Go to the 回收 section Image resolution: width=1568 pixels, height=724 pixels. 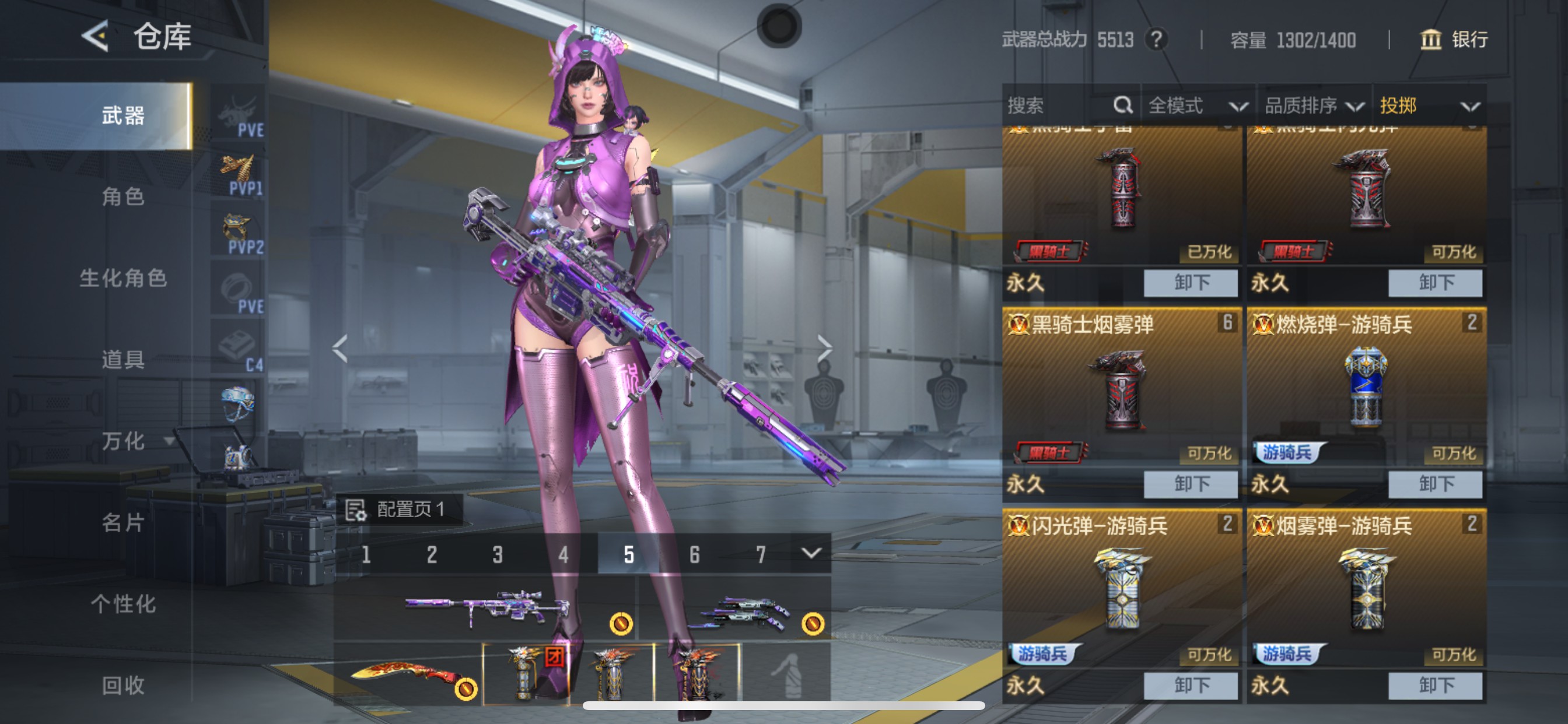[123, 685]
